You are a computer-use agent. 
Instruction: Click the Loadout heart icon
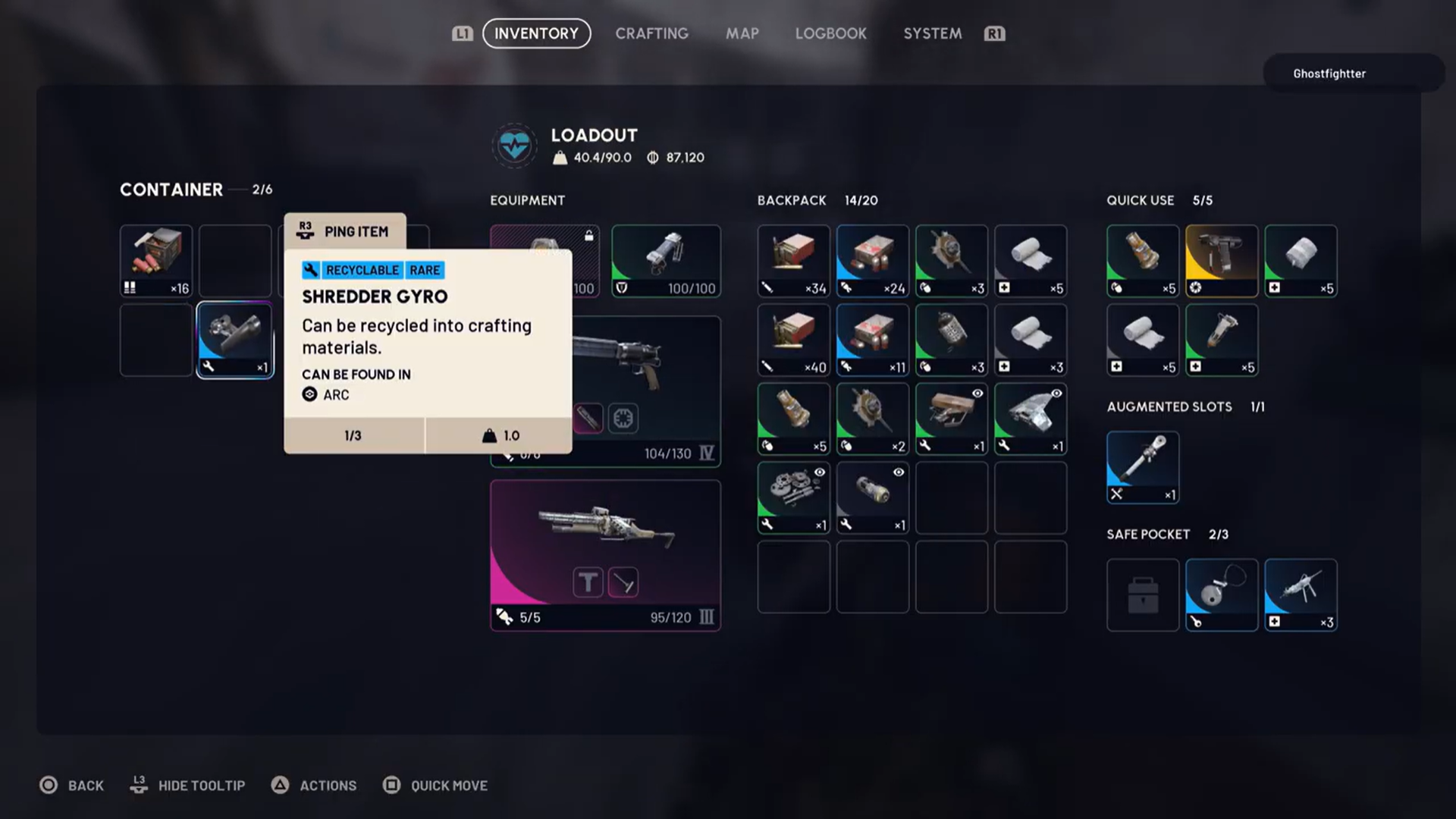click(x=514, y=145)
